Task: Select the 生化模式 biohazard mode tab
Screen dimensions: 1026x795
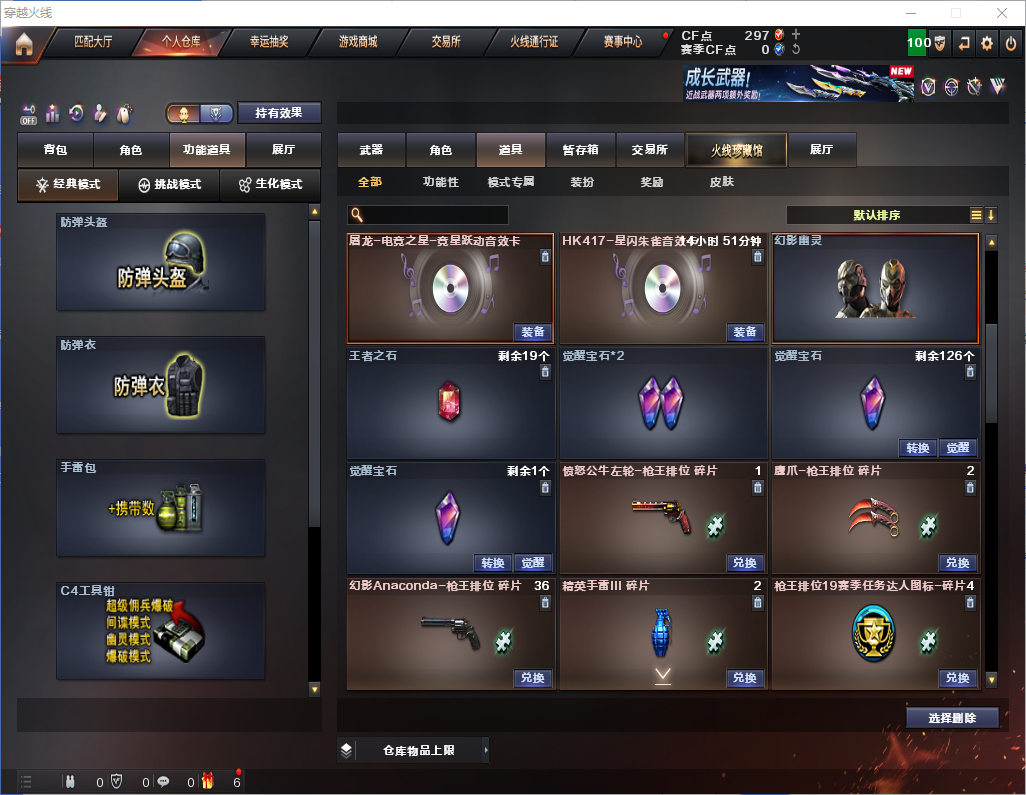Action: [x=270, y=185]
